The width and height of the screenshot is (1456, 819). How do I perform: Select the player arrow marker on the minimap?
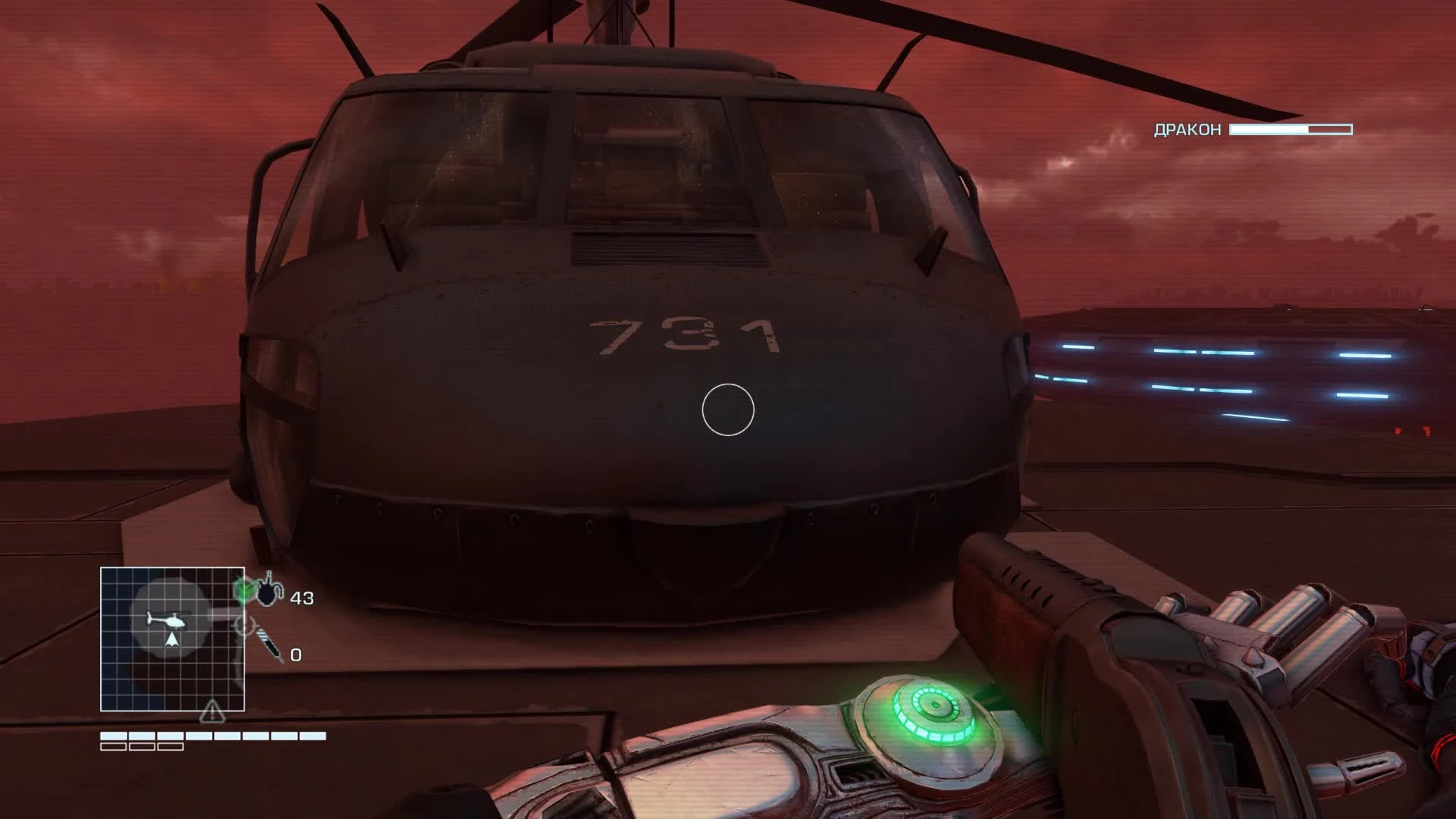(x=172, y=641)
